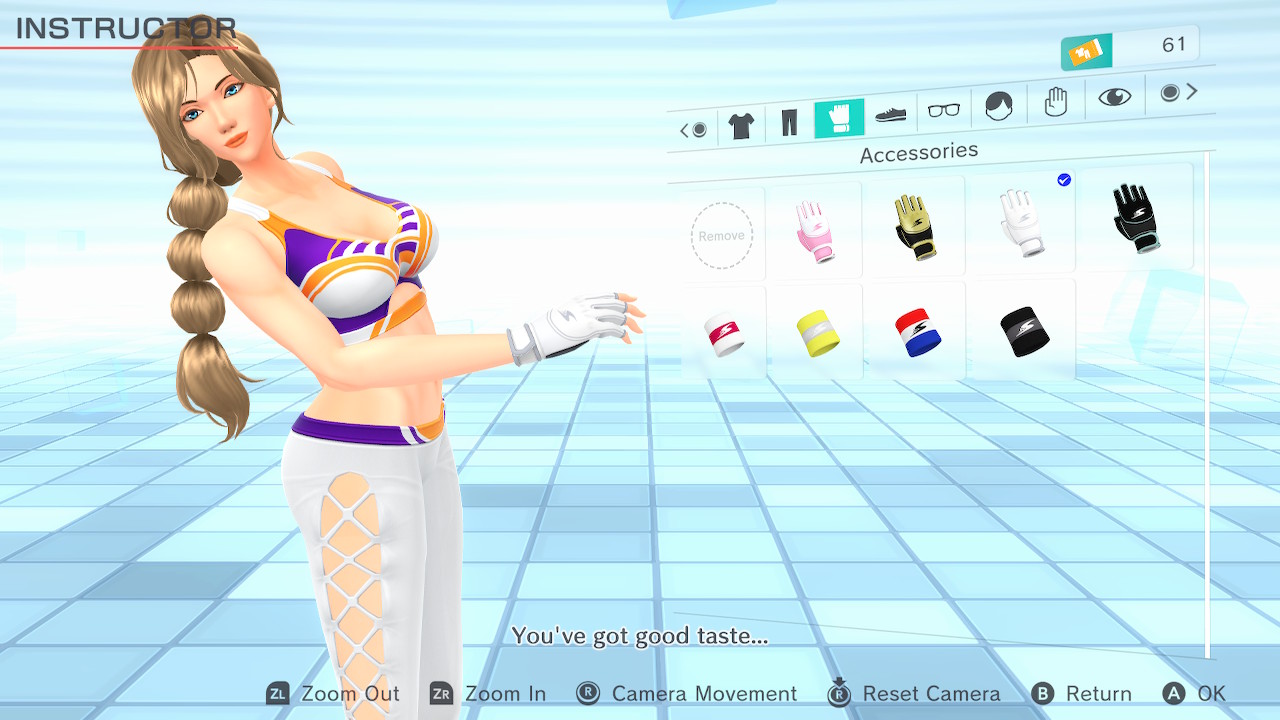
Task: Switch to the eye tab
Action: pos(1114,96)
